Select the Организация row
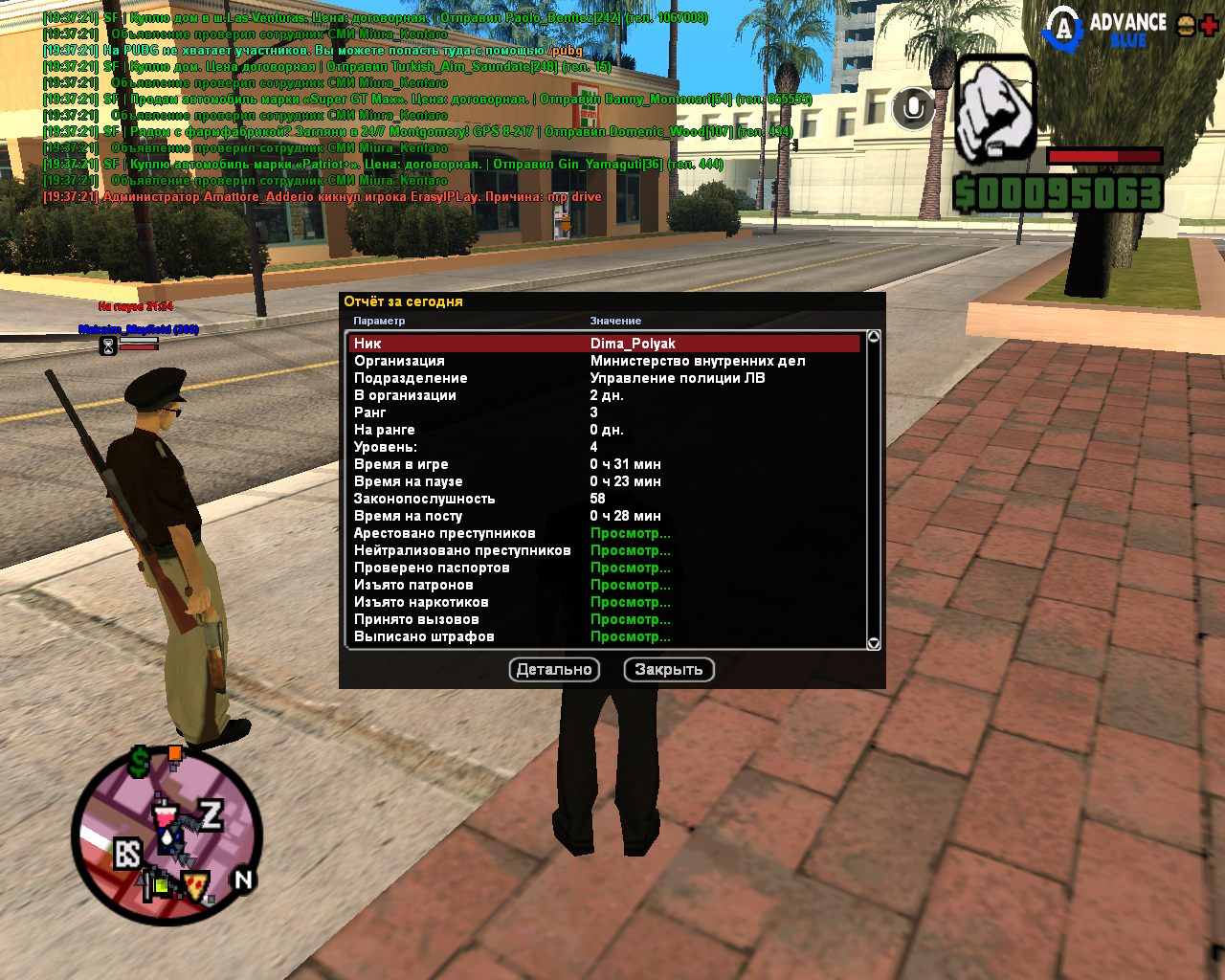 point(605,361)
